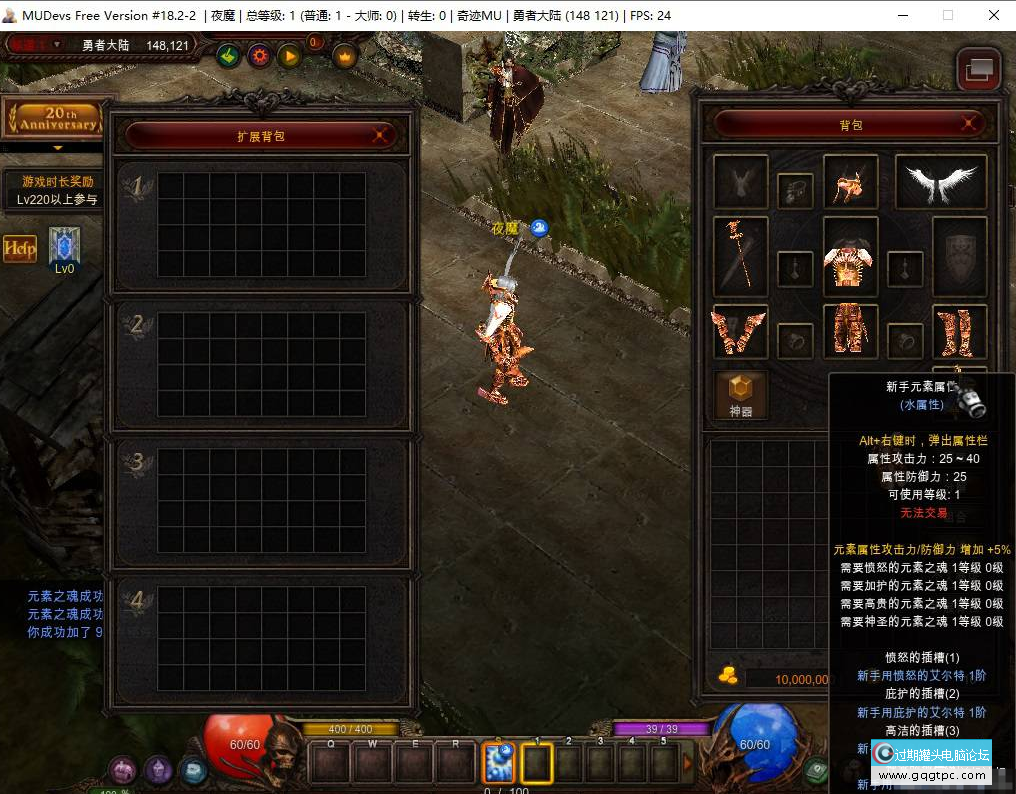
Task: Open the 神器 artifact button
Action: coord(741,396)
